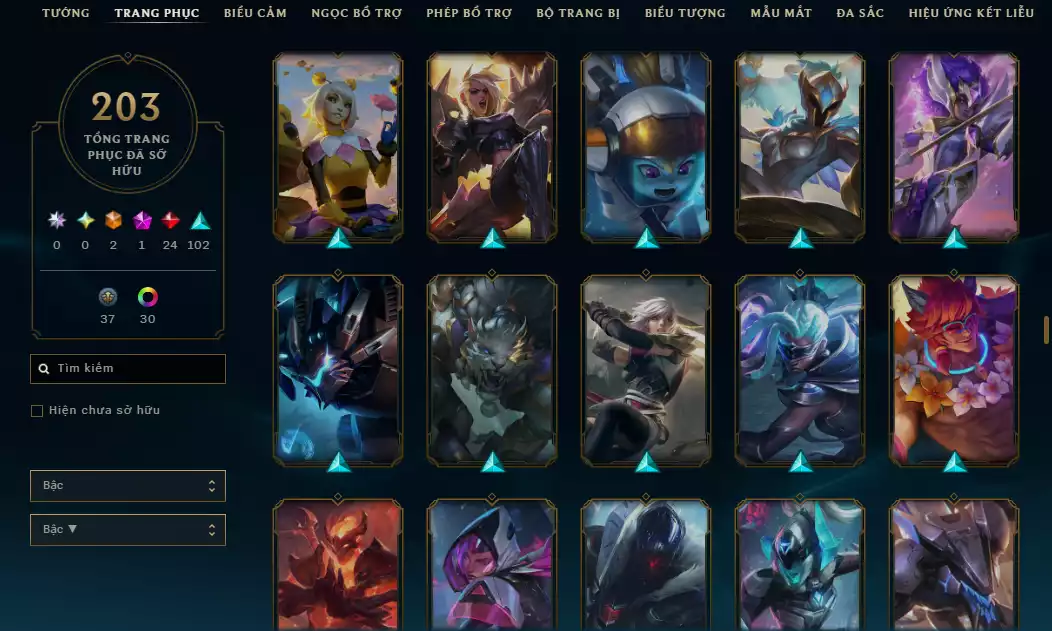Click the Tìm kiếm search box
Viewport: 1052px width, 631px height.
pos(128,369)
